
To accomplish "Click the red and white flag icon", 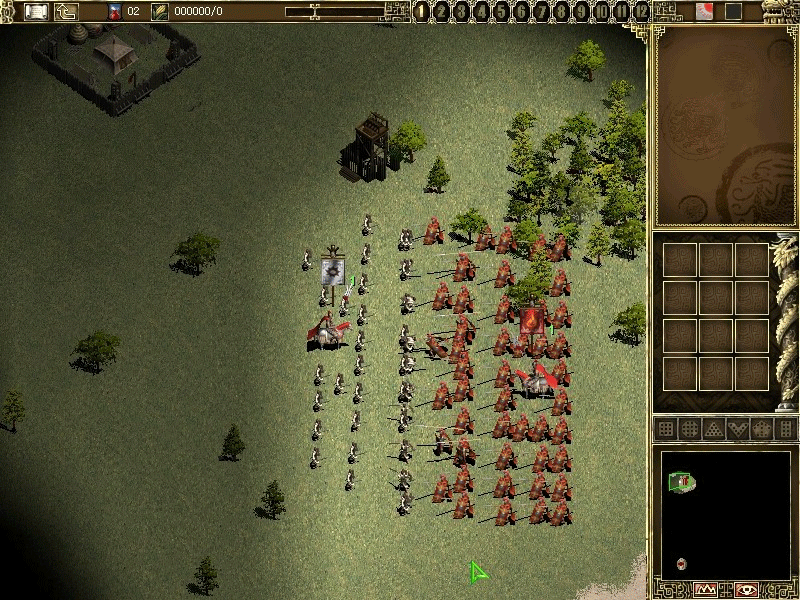I will pos(704,12).
